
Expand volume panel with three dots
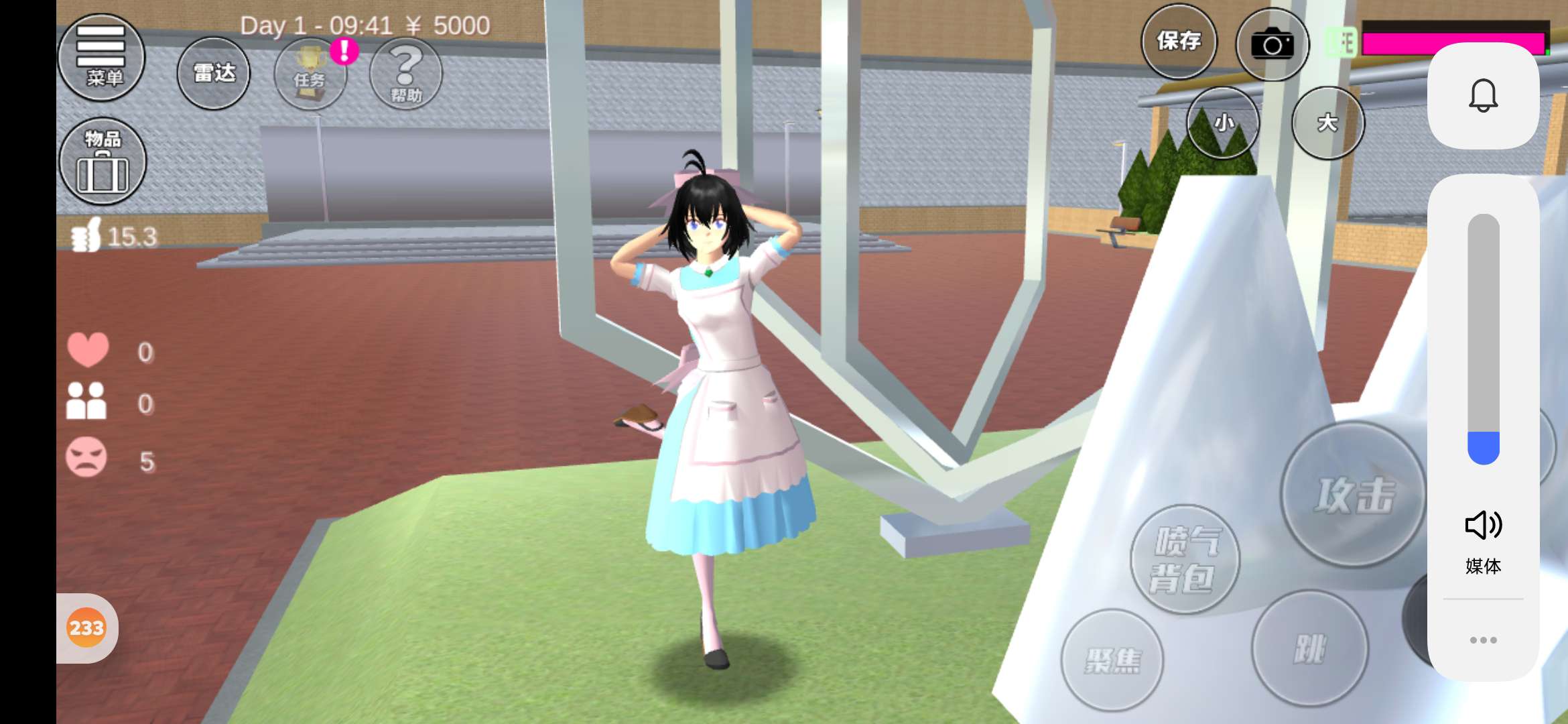click(1483, 640)
